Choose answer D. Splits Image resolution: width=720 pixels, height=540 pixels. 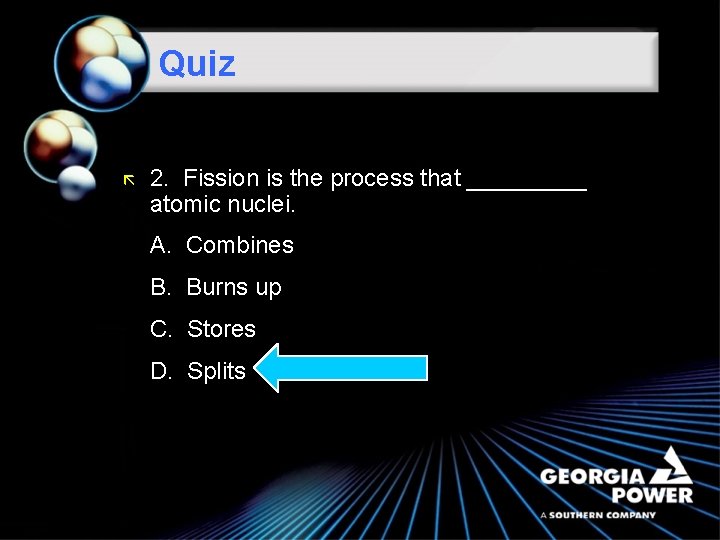pyautogui.click(x=198, y=371)
